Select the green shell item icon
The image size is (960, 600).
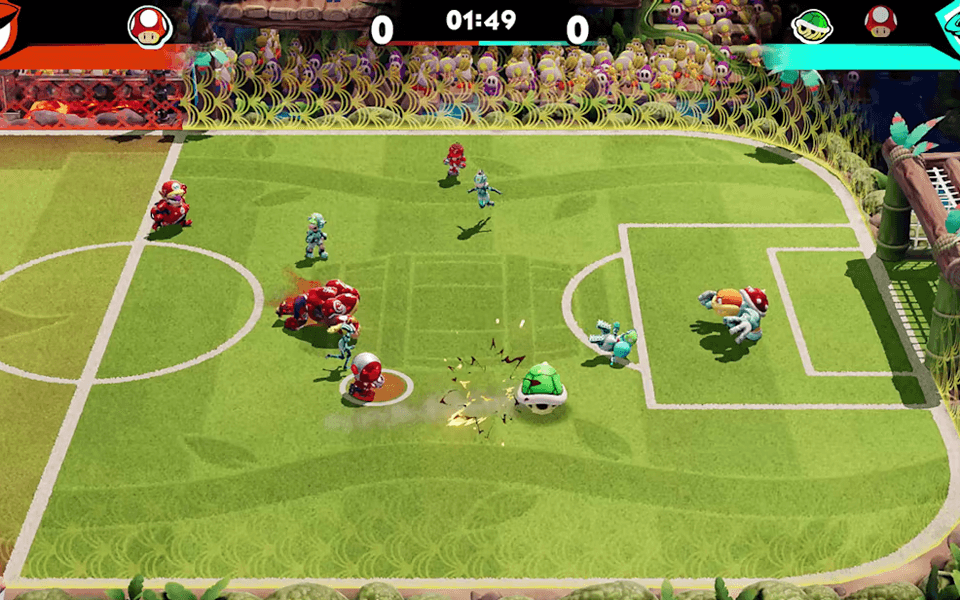[814, 25]
